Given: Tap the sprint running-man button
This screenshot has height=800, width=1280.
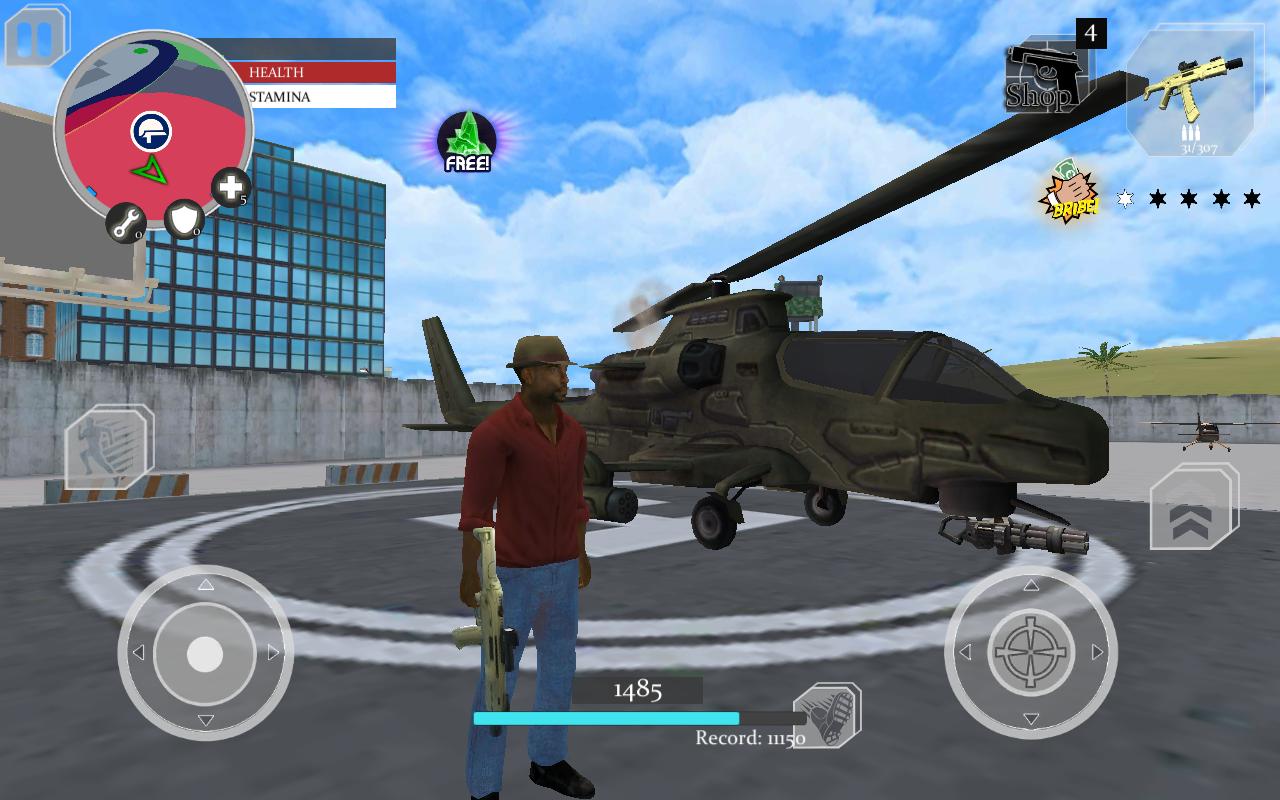Looking at the screenshot, I should (x=108, y=446).
